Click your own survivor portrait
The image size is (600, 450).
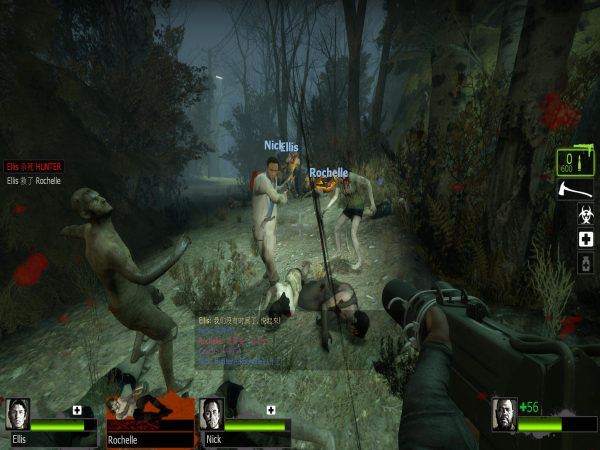click(505, 414)
